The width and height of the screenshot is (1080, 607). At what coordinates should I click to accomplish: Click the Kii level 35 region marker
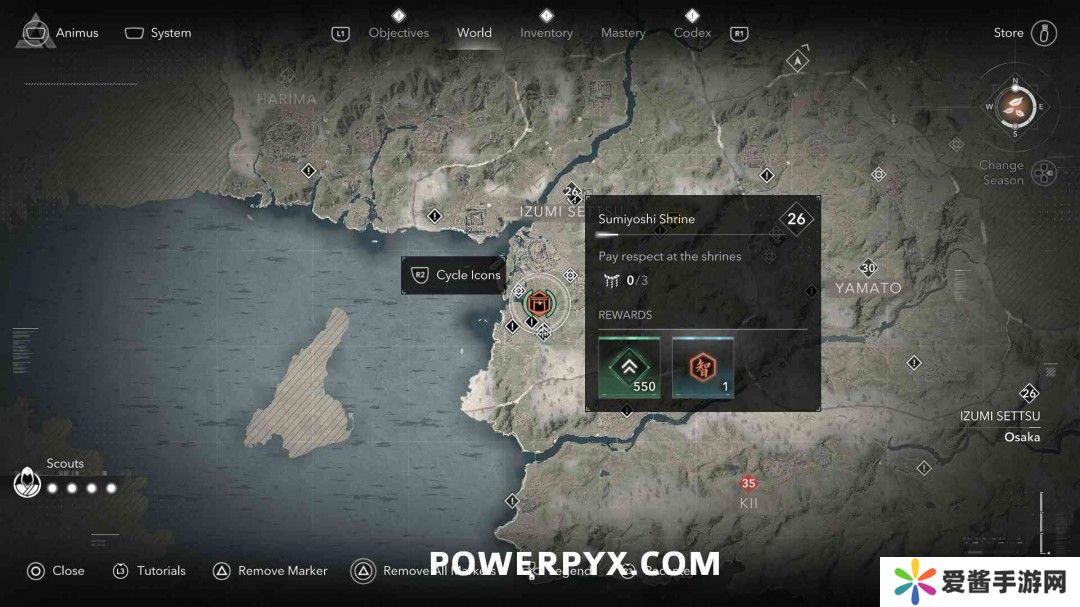click(748, 484)
